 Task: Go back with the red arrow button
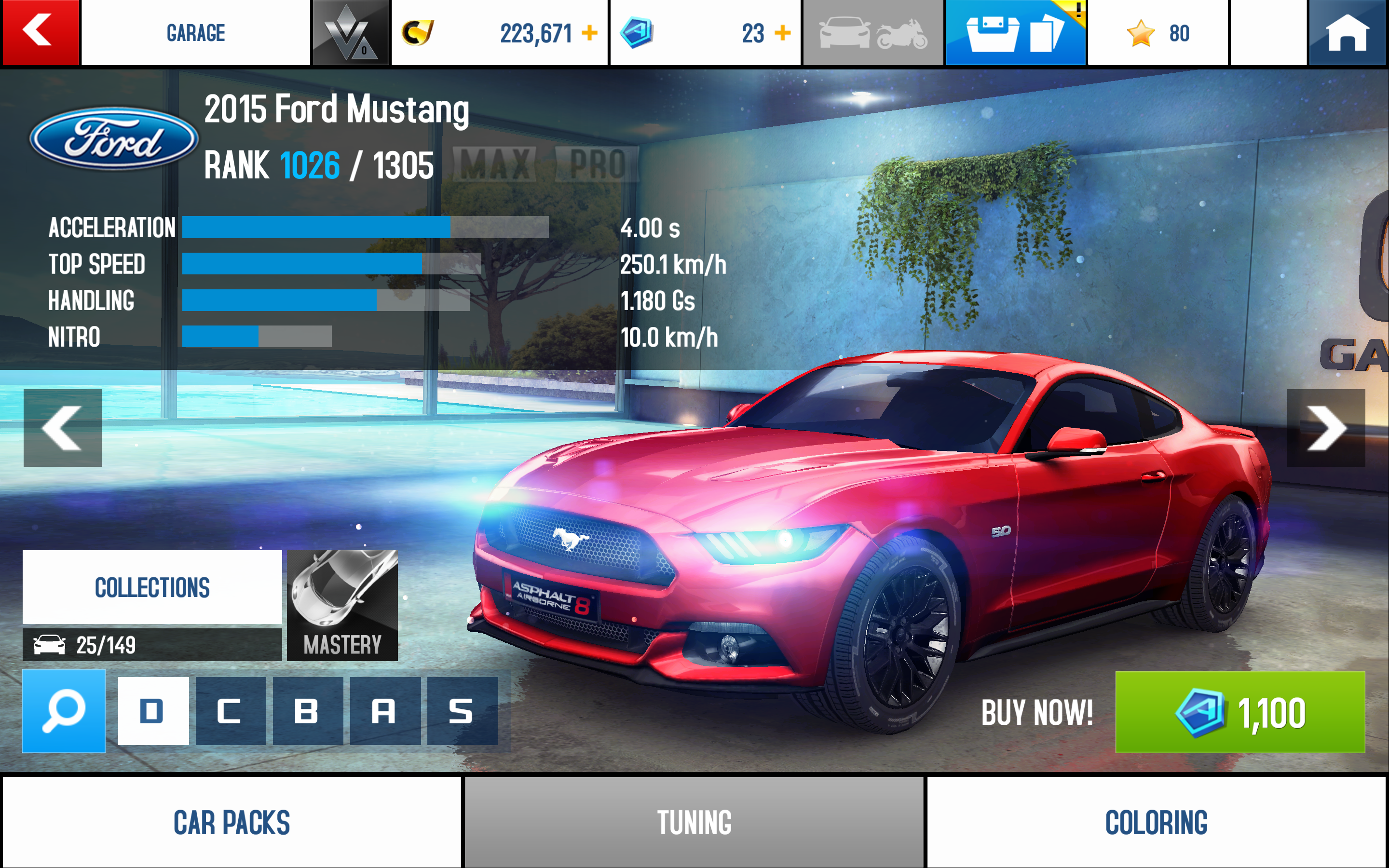[x=40, y=32]
